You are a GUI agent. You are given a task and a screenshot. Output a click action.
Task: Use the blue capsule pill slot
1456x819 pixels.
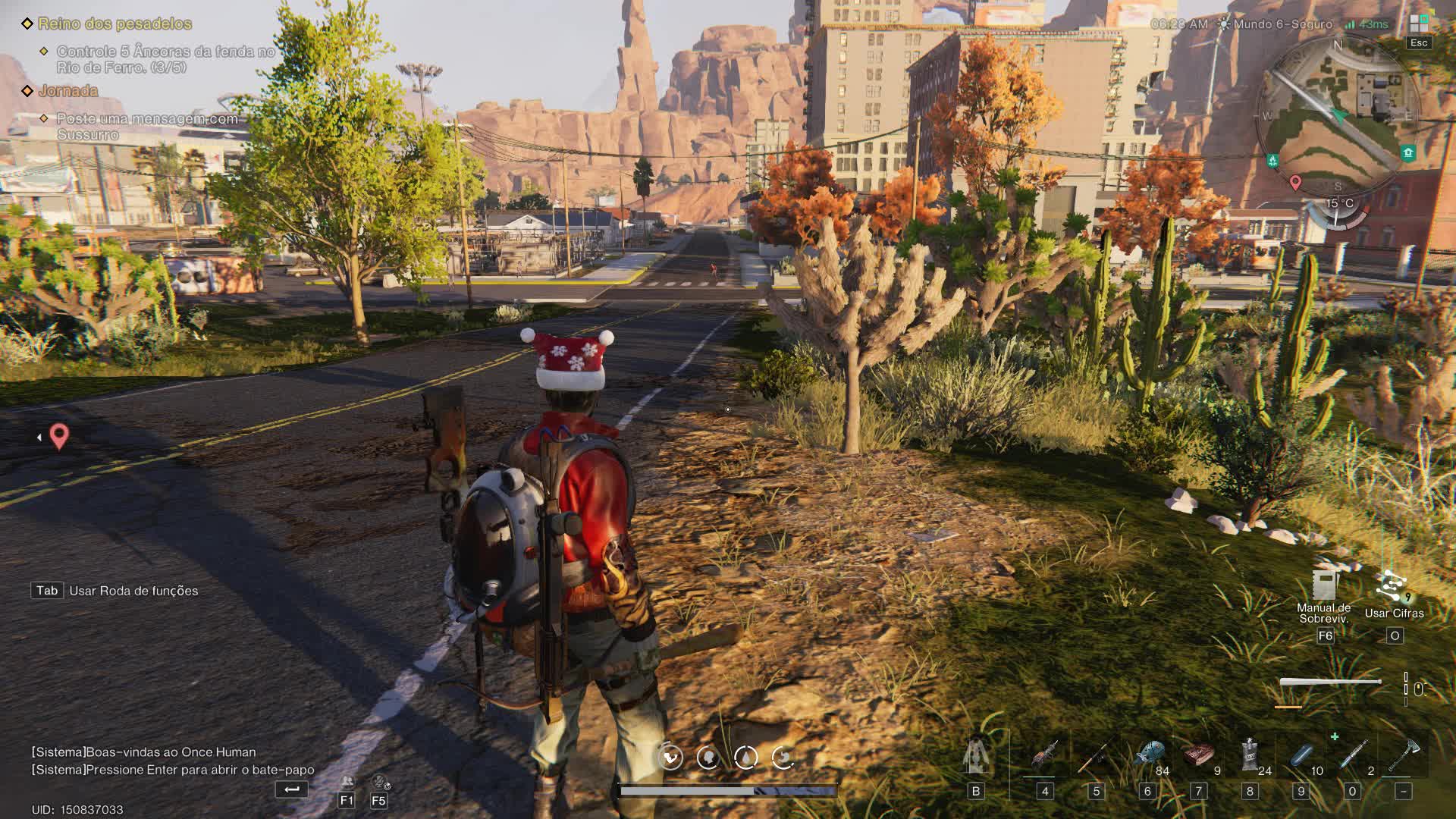[1301, 757]
